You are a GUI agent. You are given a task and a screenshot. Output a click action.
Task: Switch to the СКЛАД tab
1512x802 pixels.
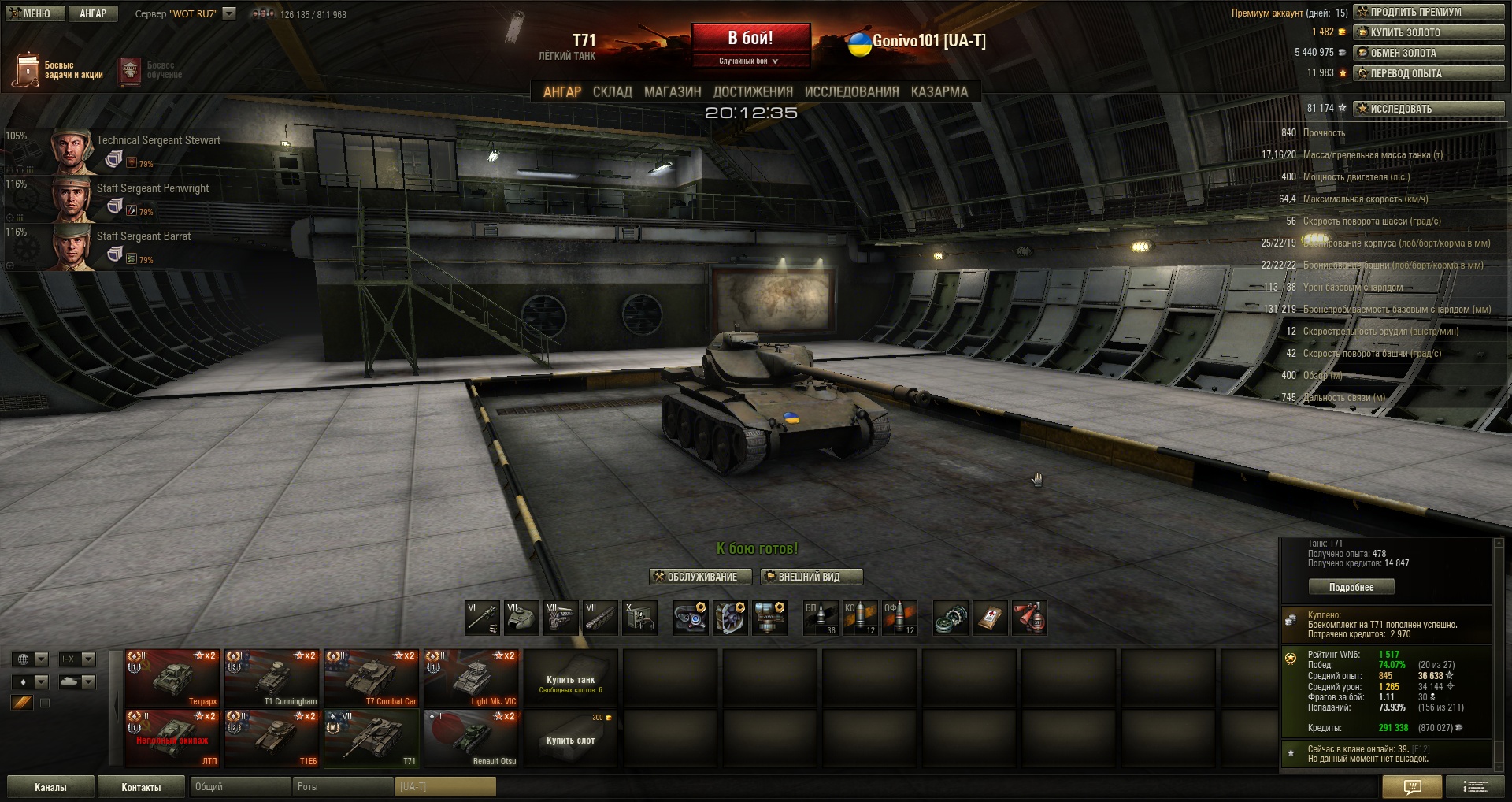click(612, 91)
